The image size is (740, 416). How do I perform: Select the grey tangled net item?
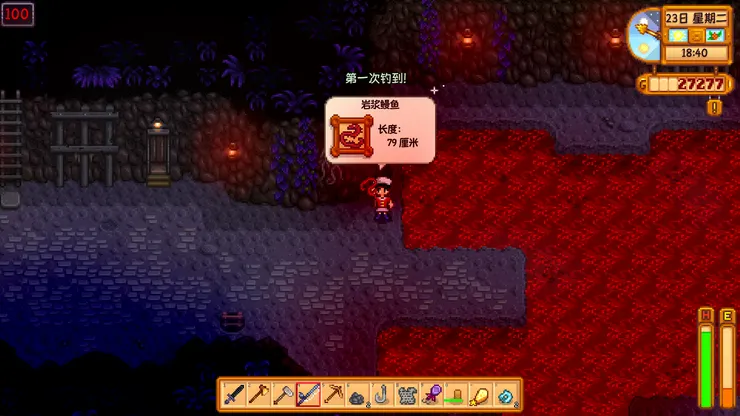(407, 394)
